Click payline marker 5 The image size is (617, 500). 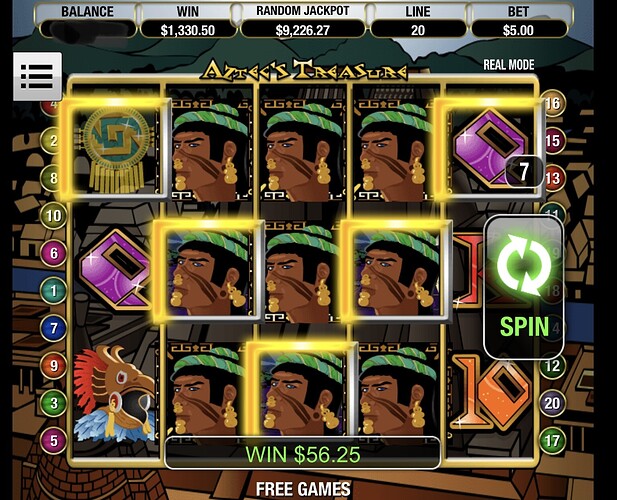point(53,439)
